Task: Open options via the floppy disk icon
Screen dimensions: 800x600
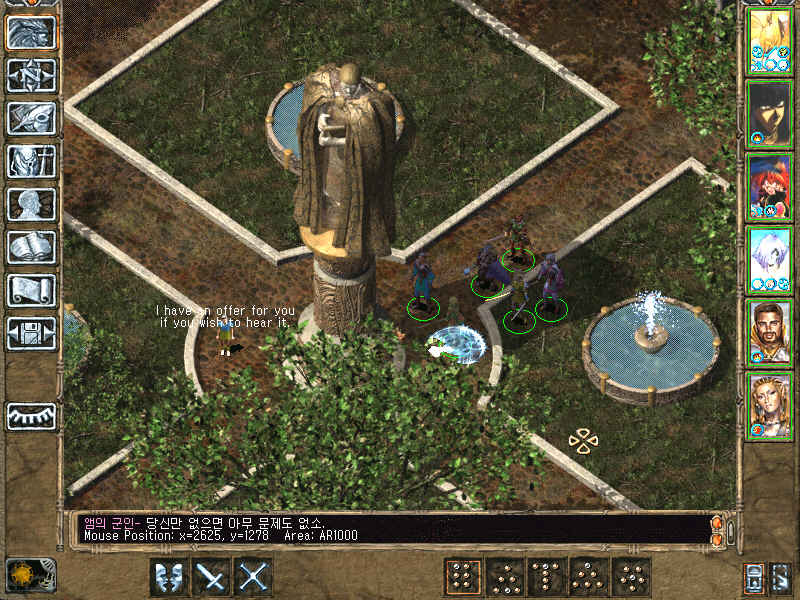Action: (x=31, y=333)
